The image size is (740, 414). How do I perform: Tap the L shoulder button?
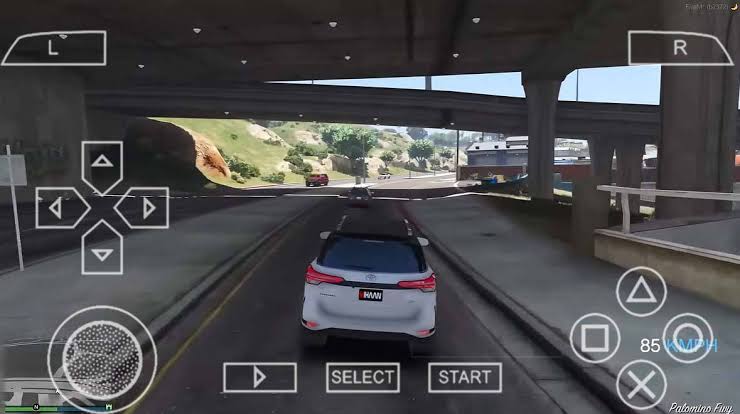(x=54, y=46)
